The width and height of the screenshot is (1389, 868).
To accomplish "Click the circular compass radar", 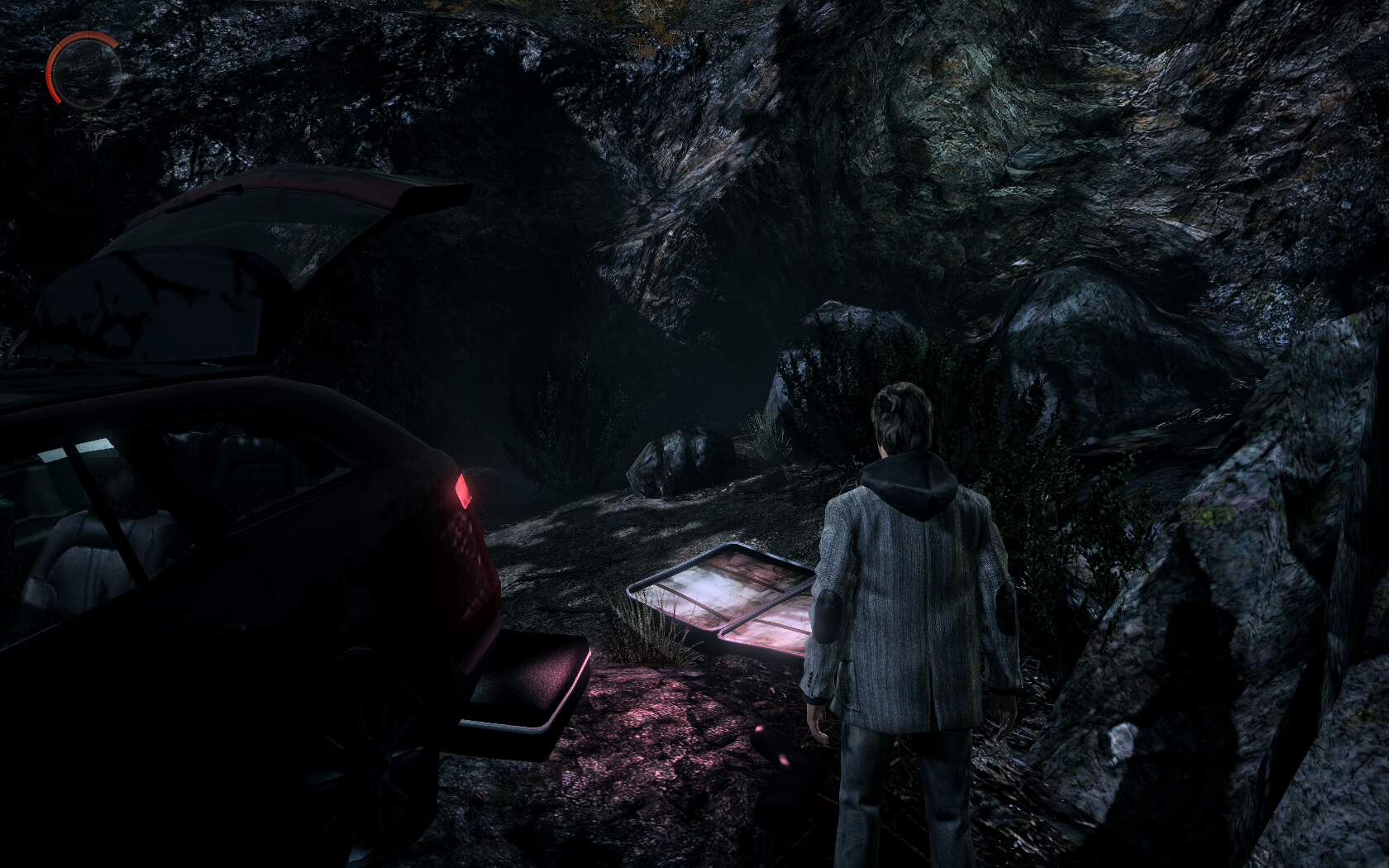I will (x=84, y=66).
